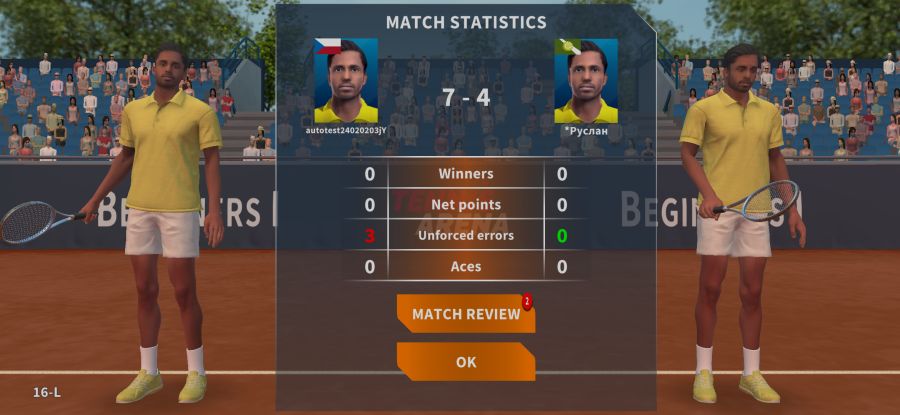
Task: Select Руслан's player portrait
Action: pyautogui.click(x=586, y=81)
